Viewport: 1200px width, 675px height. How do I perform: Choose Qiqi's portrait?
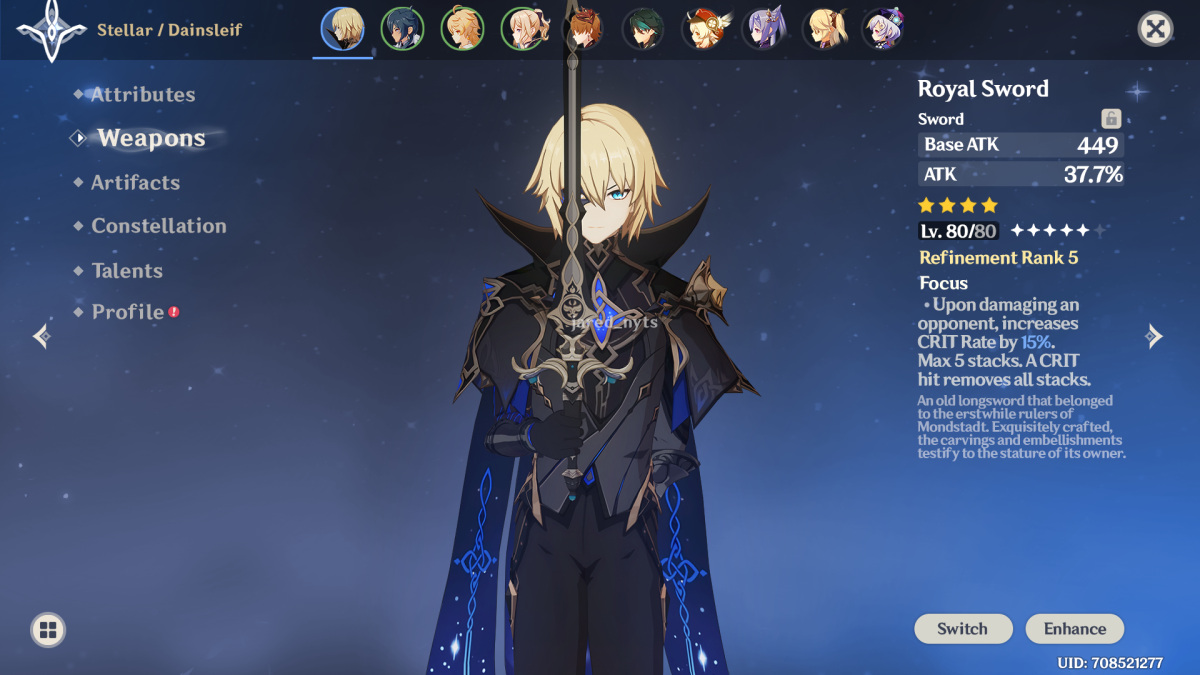click(882, 29)
